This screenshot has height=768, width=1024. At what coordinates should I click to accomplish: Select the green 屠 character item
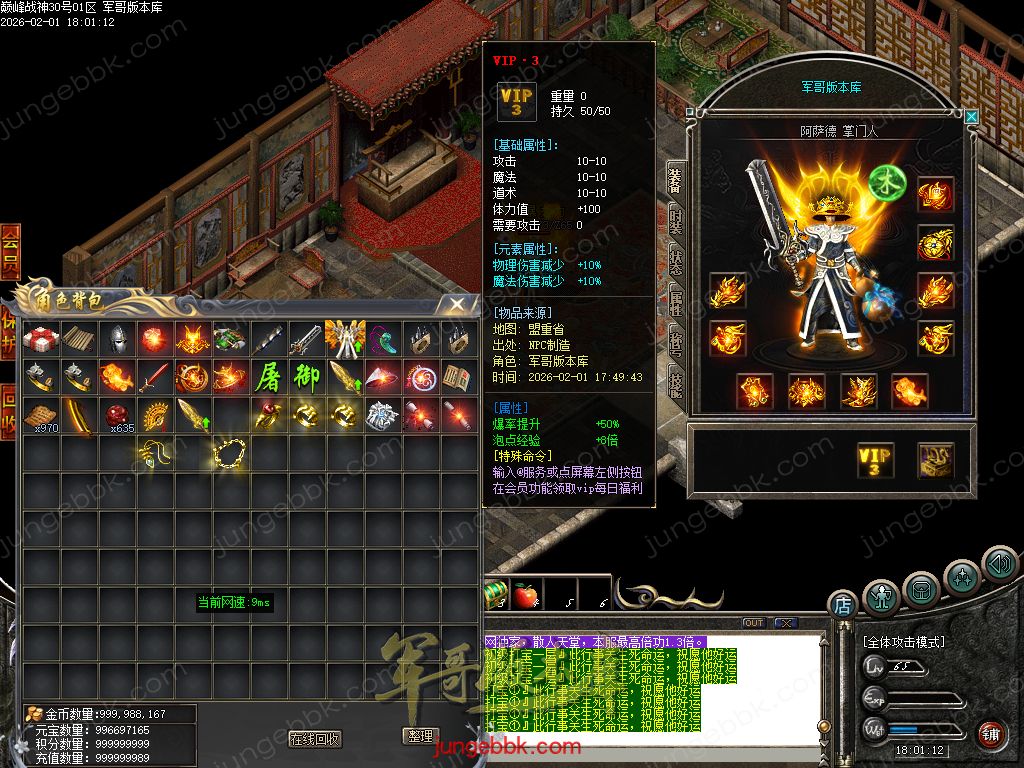pos(269,378)
